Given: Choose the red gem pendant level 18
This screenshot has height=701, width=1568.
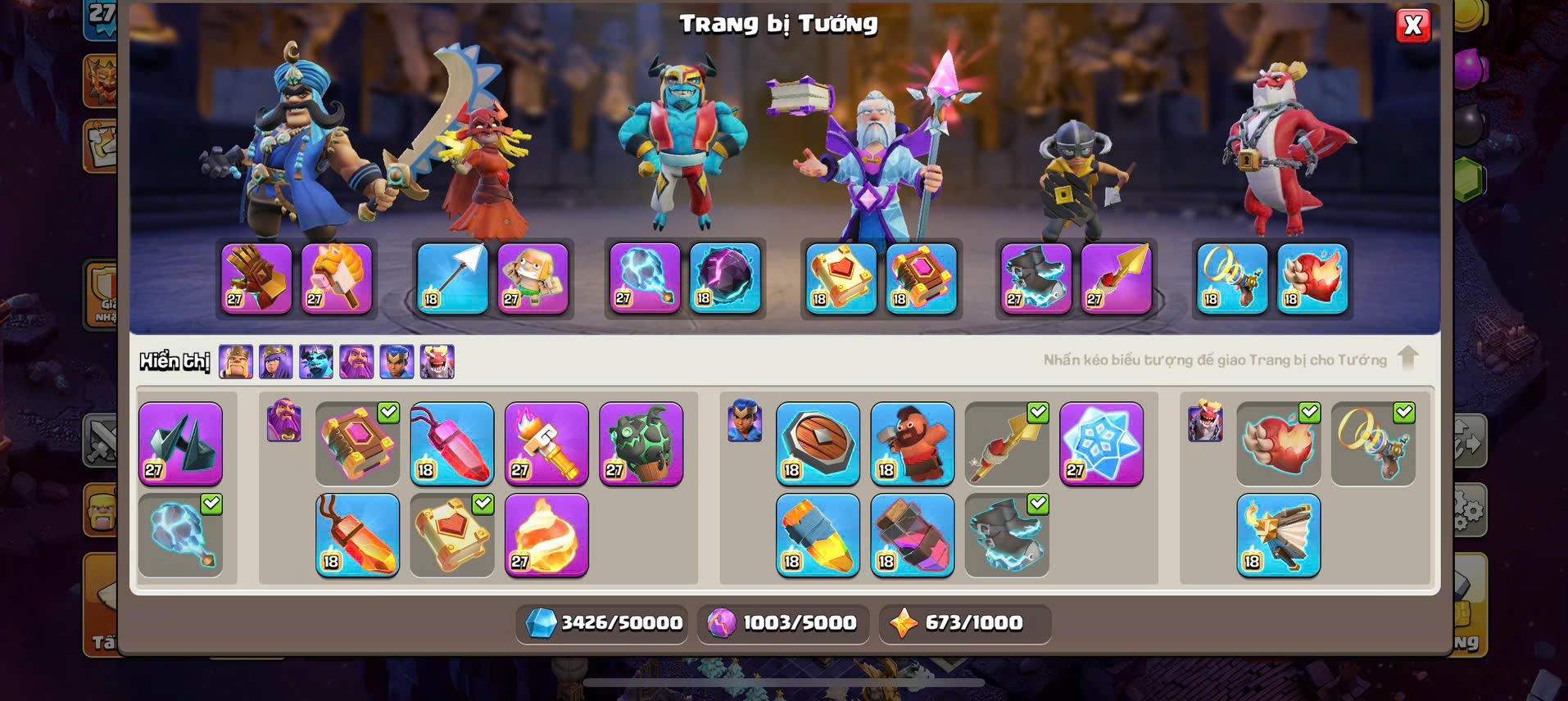Looking at the screenshot, I should coord(452,444).
